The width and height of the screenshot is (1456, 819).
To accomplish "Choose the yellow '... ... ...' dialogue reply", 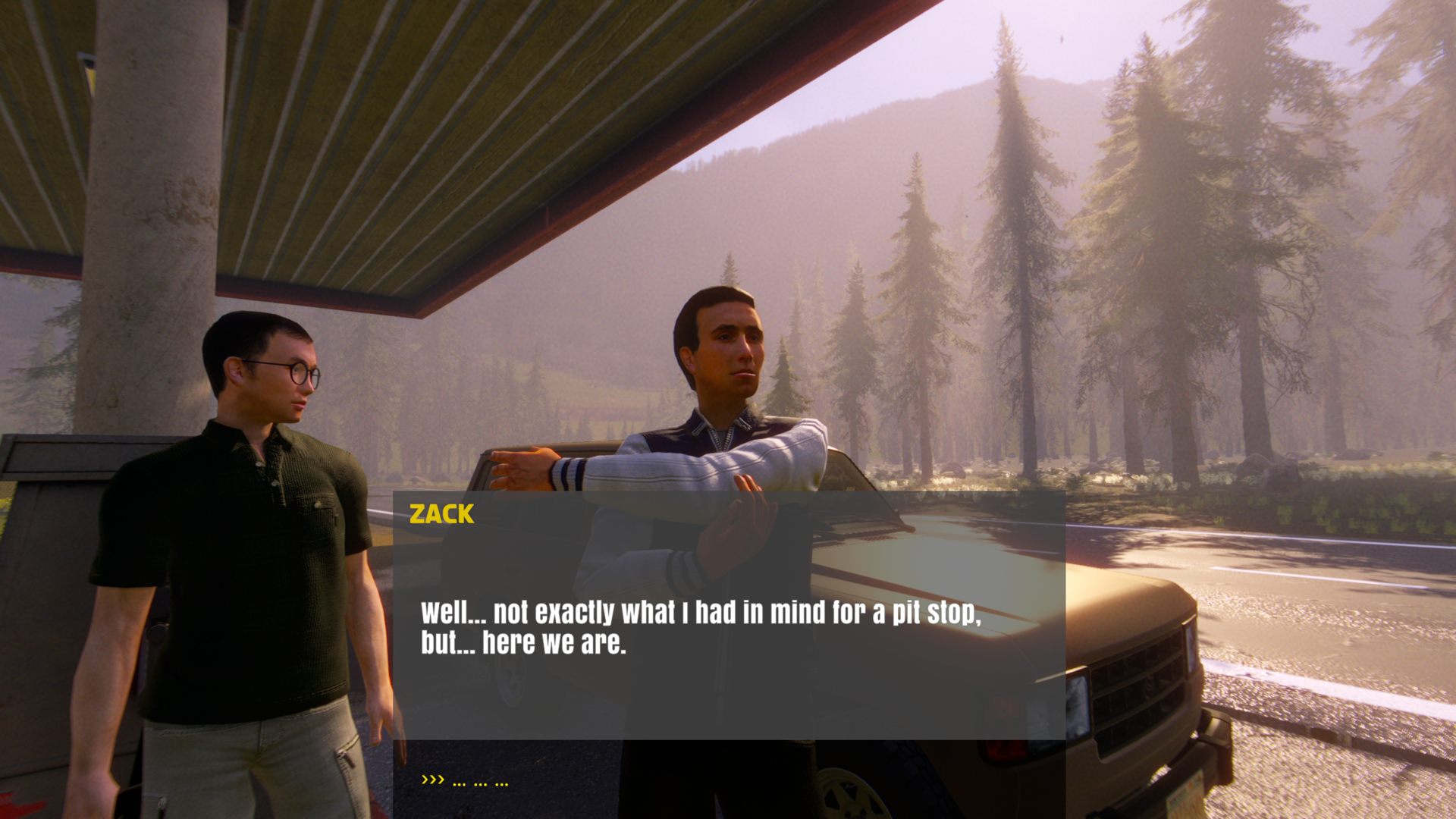I will point(479,781).
